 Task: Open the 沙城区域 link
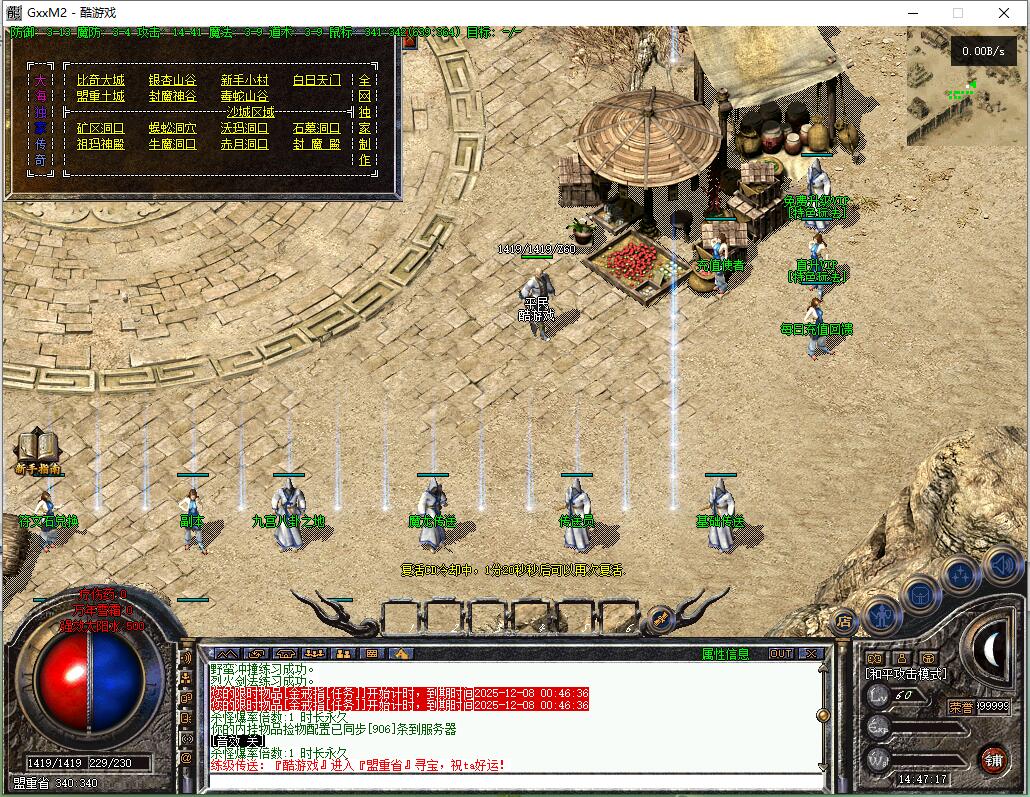[250, 112]
